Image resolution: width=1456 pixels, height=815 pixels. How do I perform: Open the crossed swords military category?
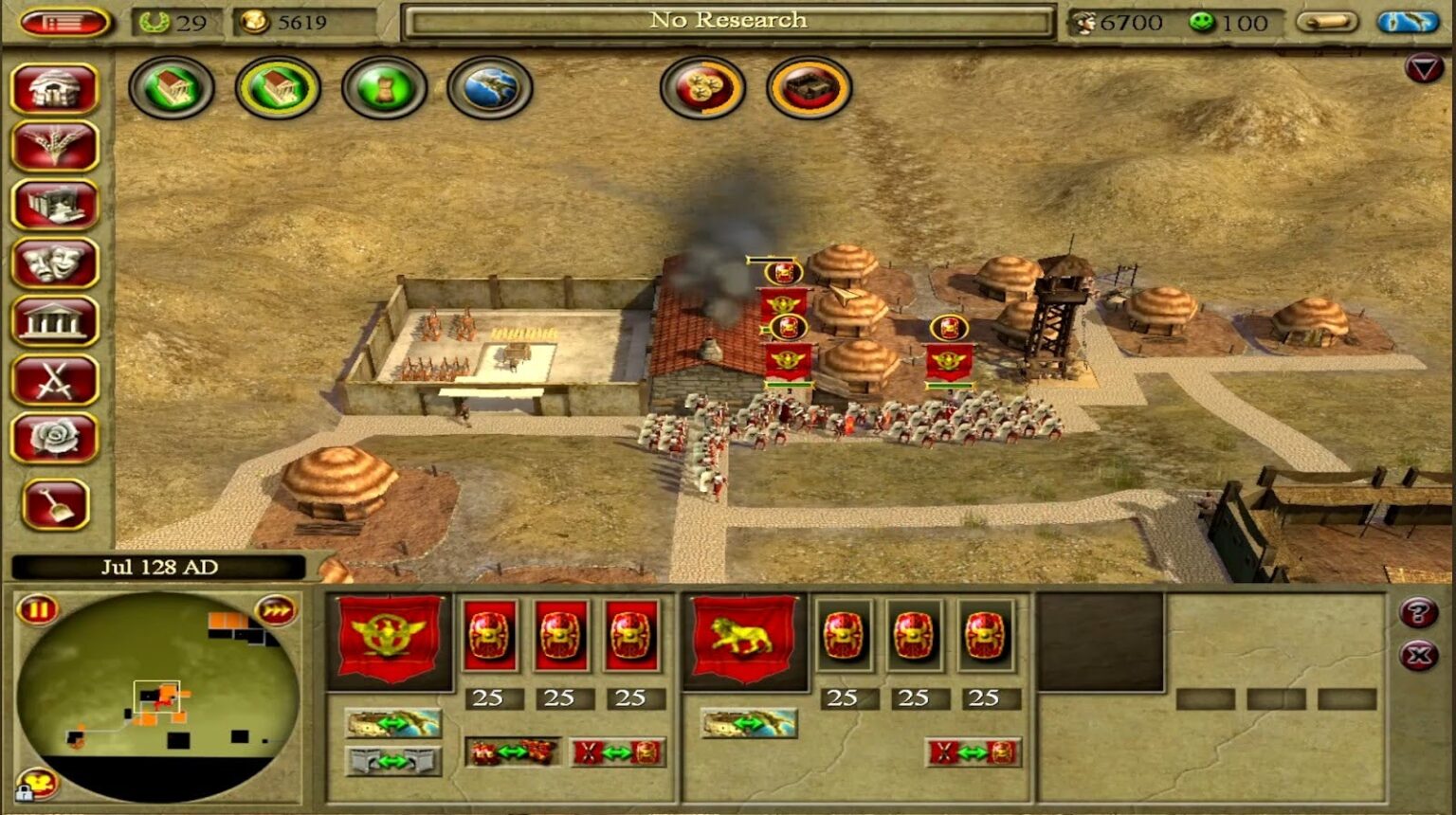(x=55, y=380)
